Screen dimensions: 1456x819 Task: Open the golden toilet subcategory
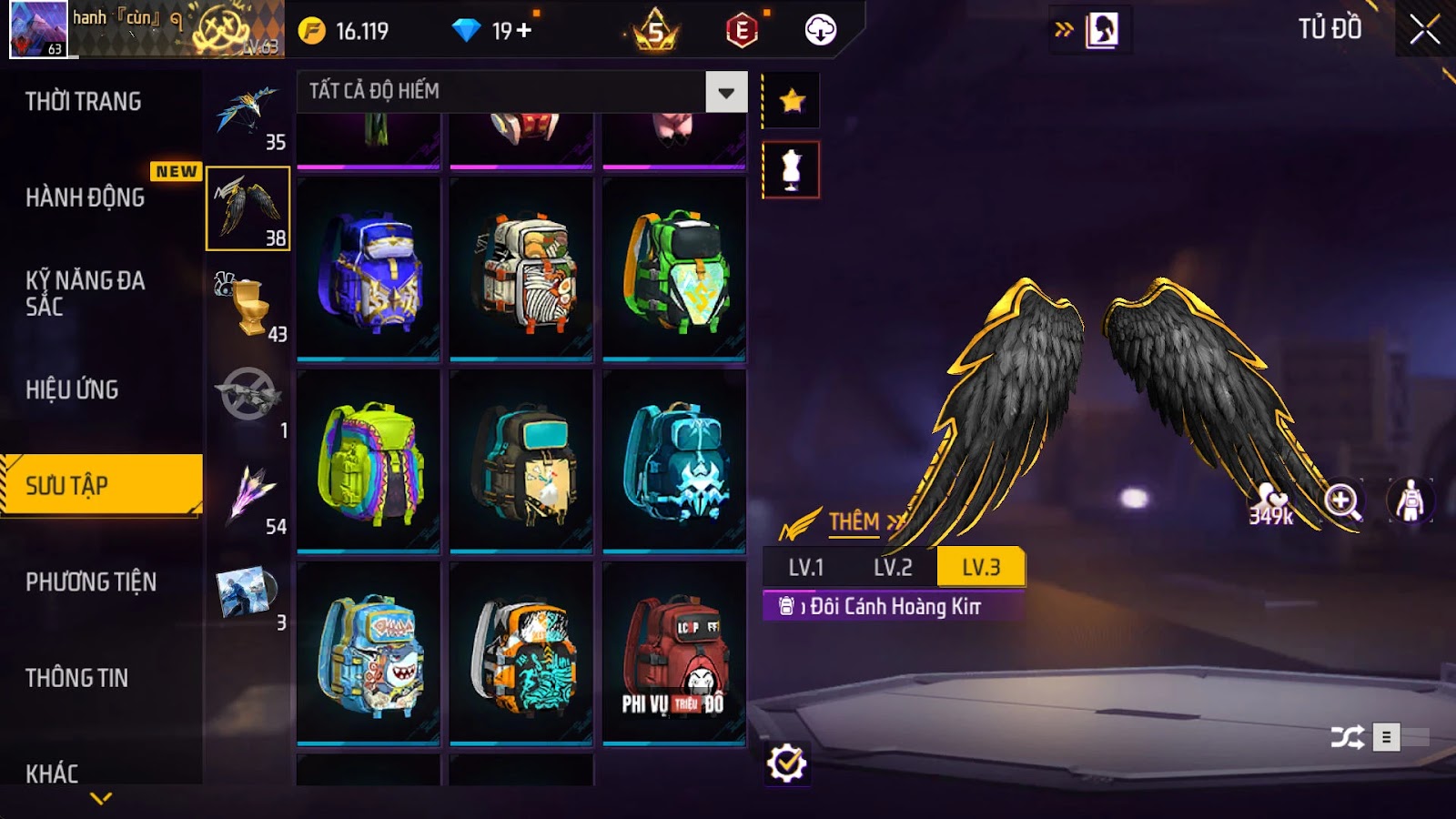[x=248, y=305]
